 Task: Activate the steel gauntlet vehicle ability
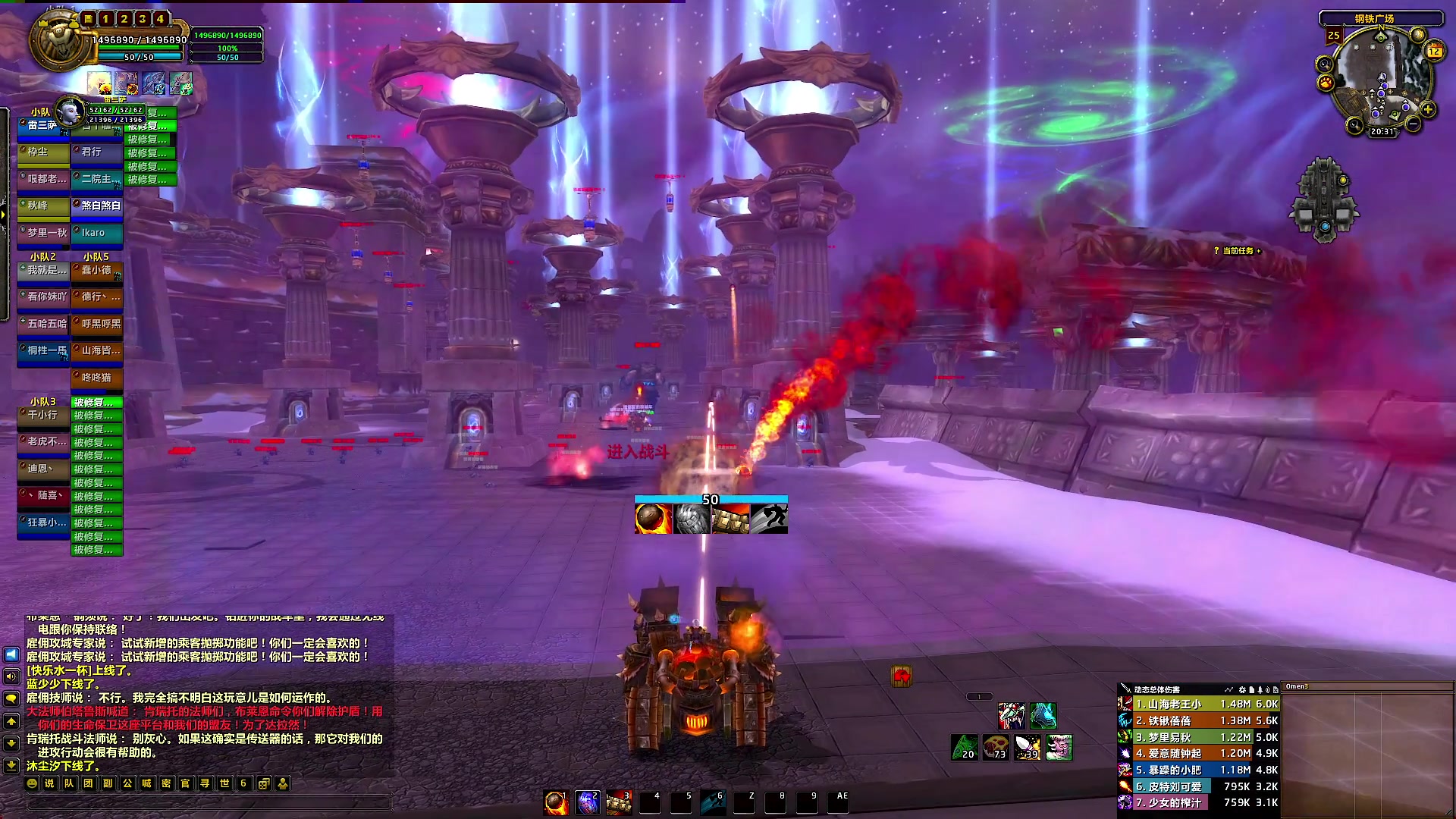(x=692, y=519)
